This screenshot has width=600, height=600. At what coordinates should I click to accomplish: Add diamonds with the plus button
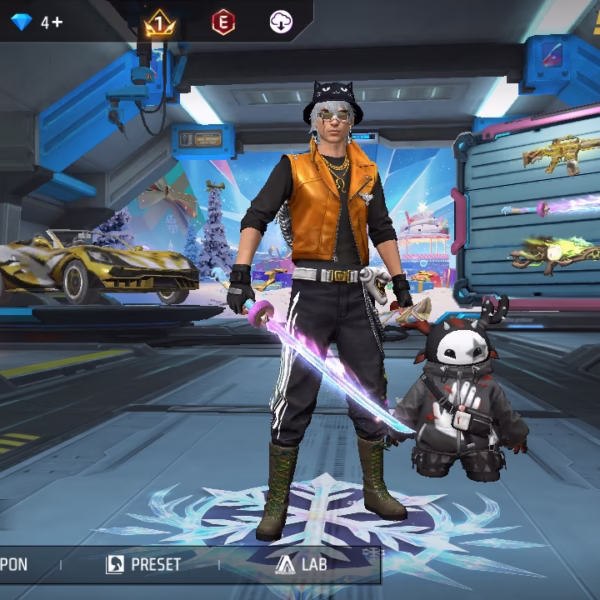(x=57, y=22)
